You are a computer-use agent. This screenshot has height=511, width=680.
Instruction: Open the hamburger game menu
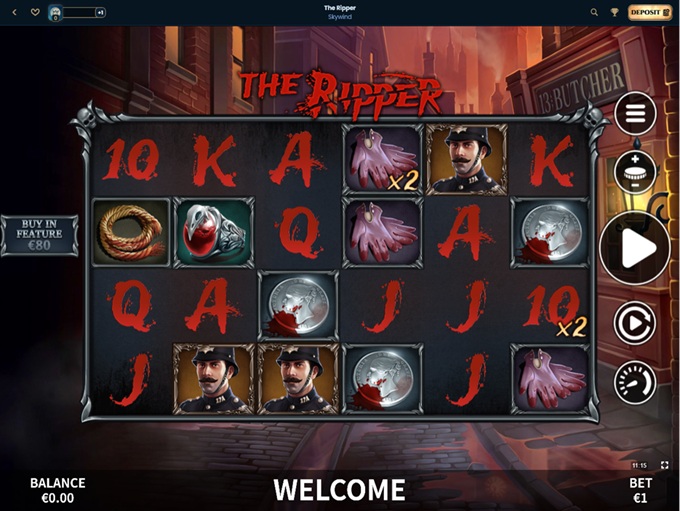(x=635, y=114)
